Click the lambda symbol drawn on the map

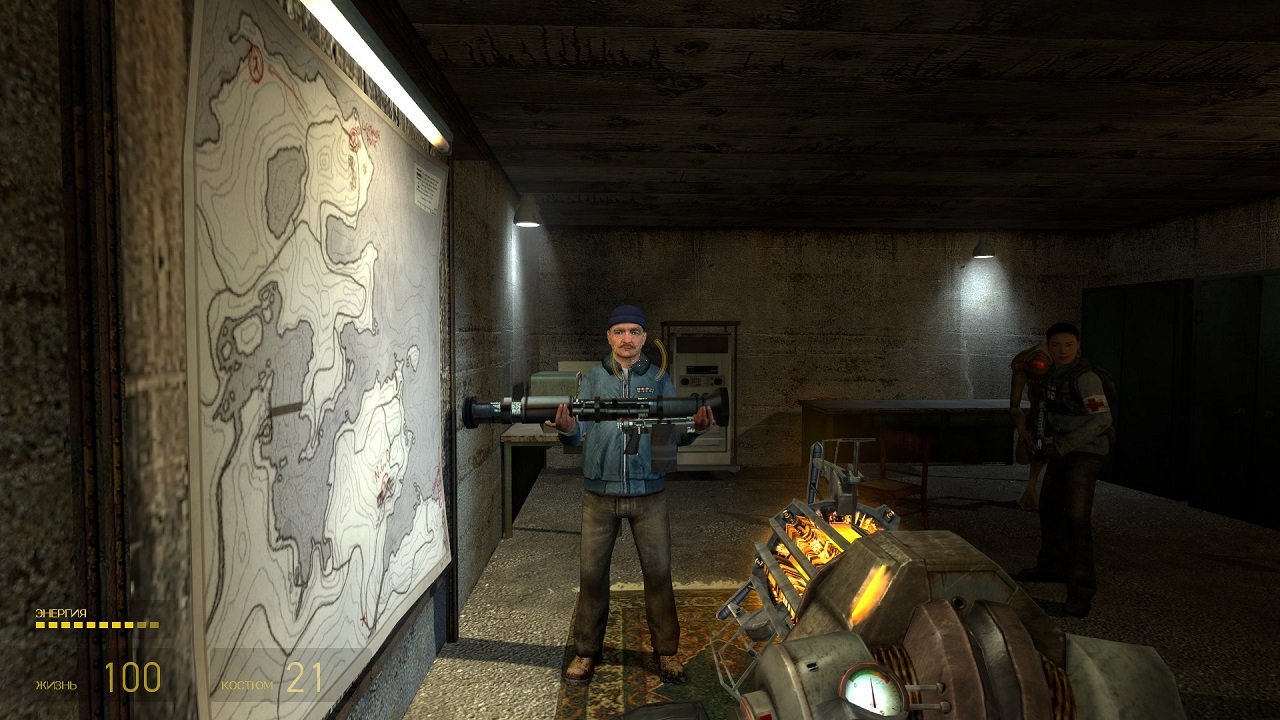tap(255, 64)
